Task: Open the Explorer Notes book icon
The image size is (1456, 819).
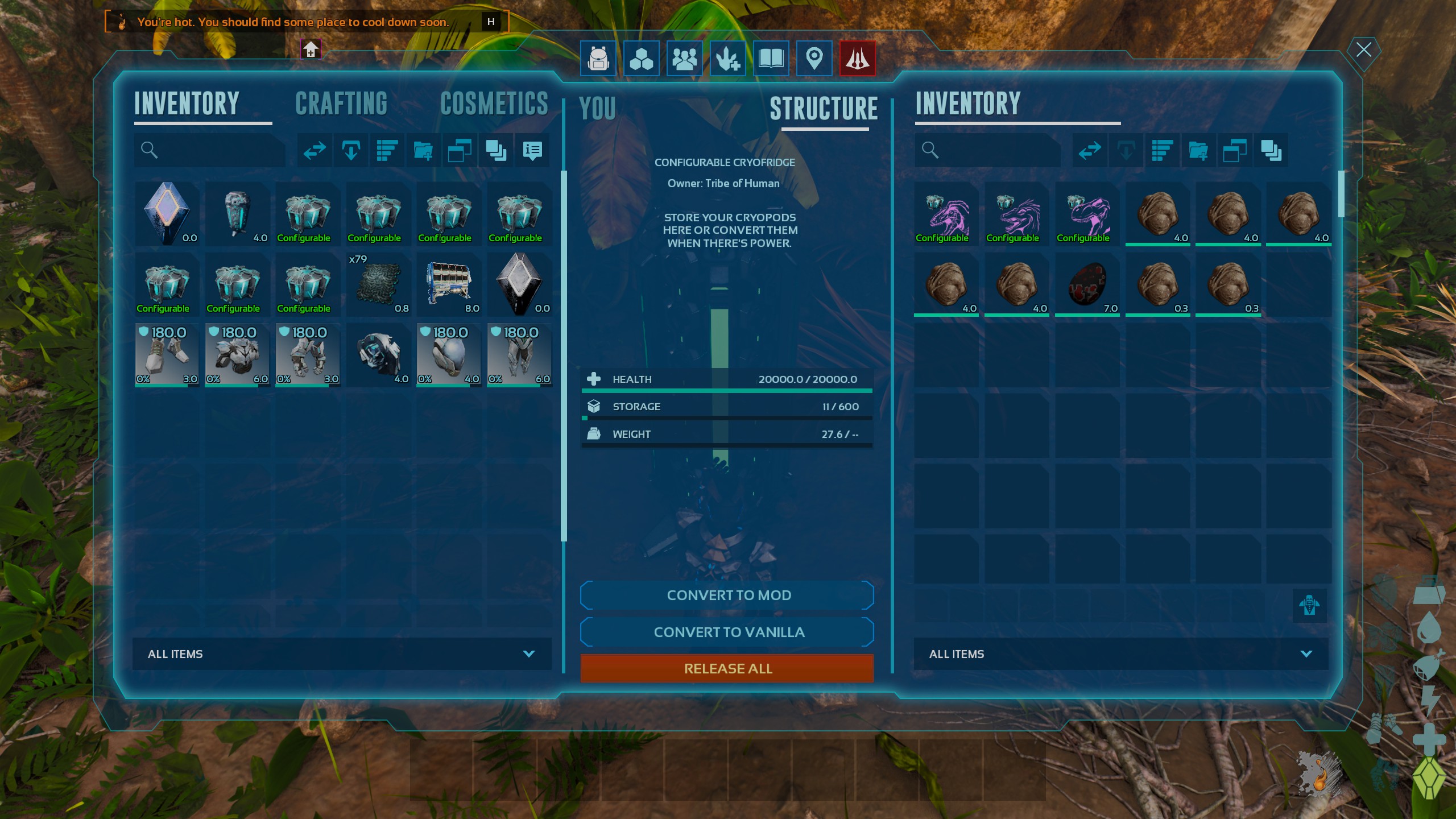Action: coord(770,59)
